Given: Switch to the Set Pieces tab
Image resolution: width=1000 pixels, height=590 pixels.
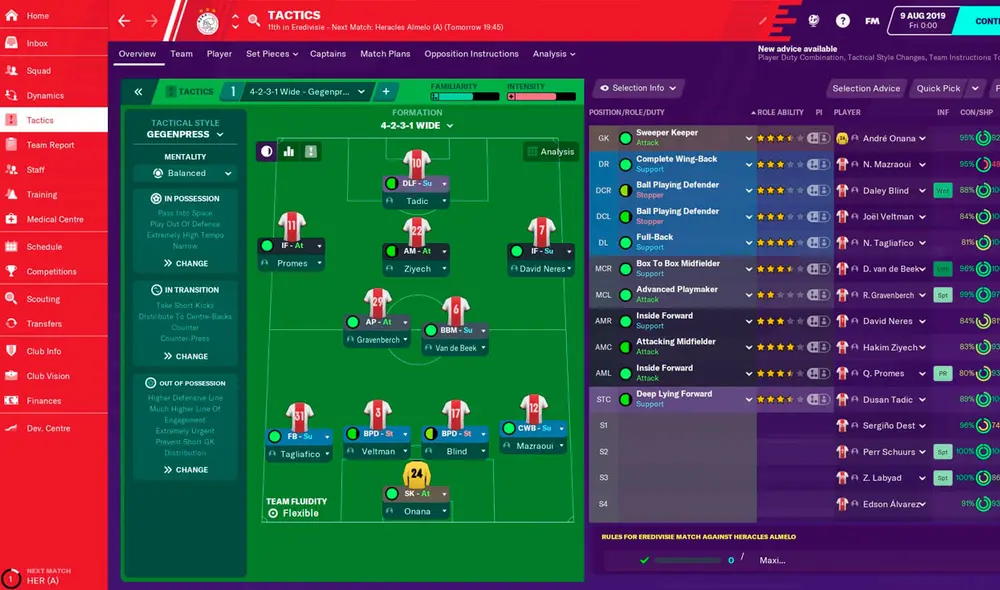Looking at the screenshot, I should click(x=267, y=54).
